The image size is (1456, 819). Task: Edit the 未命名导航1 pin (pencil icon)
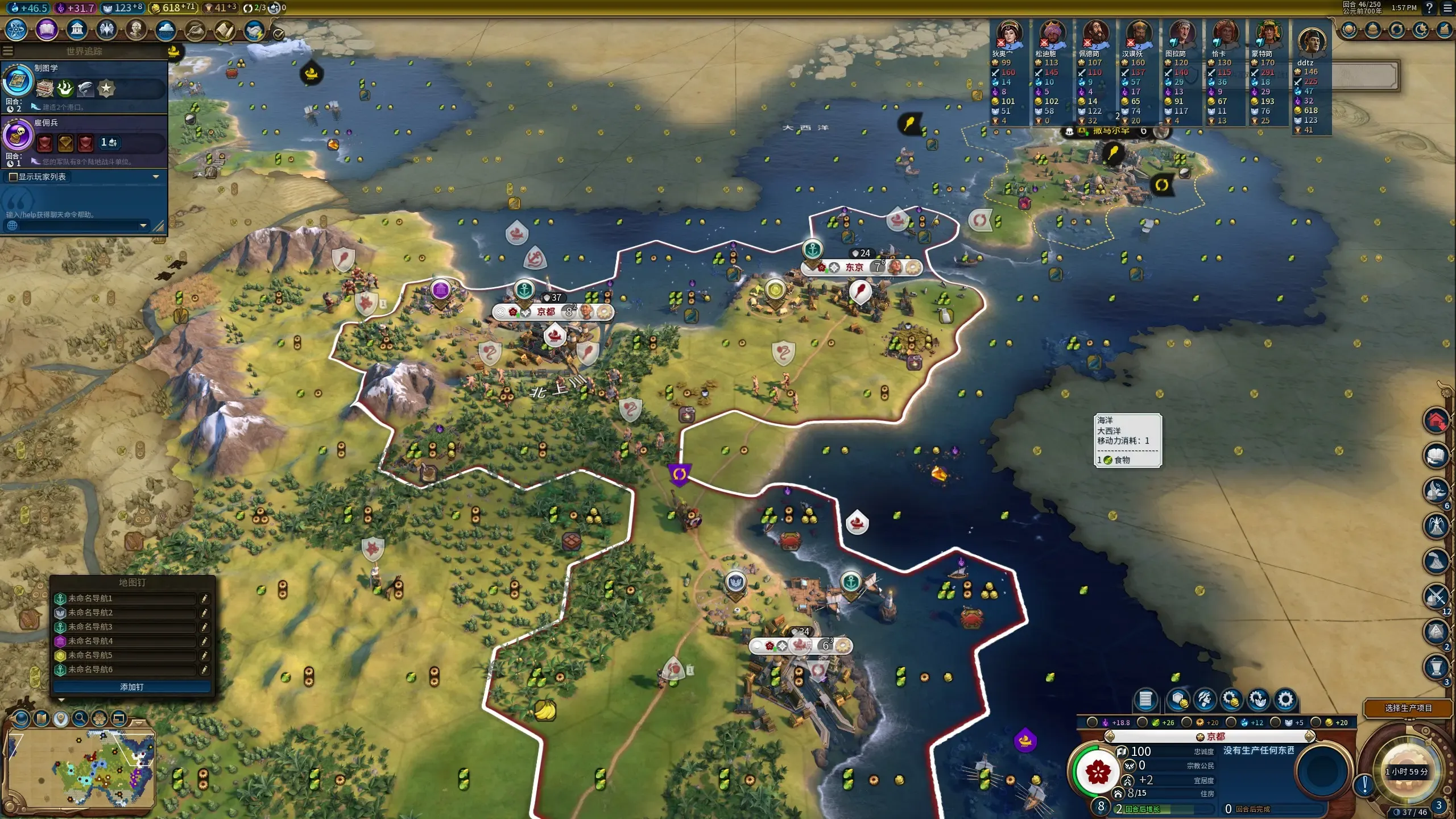coord(204,598)
